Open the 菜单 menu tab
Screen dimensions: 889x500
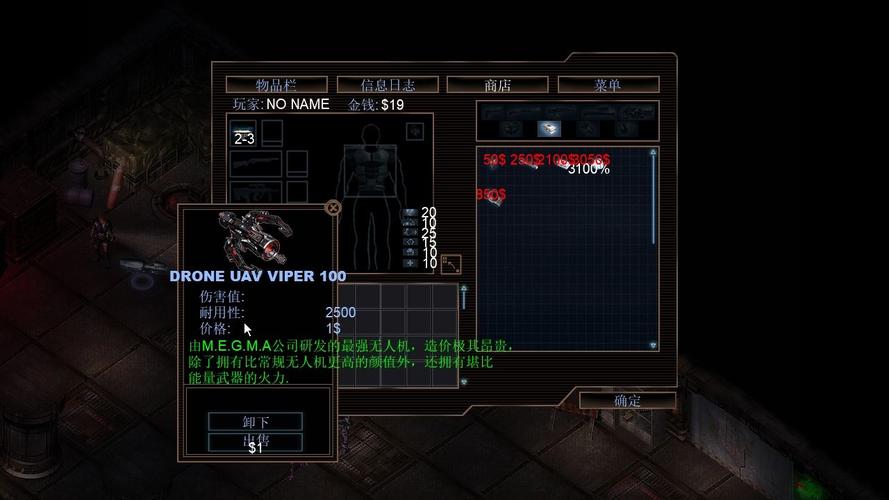click(x=607, y=85)
